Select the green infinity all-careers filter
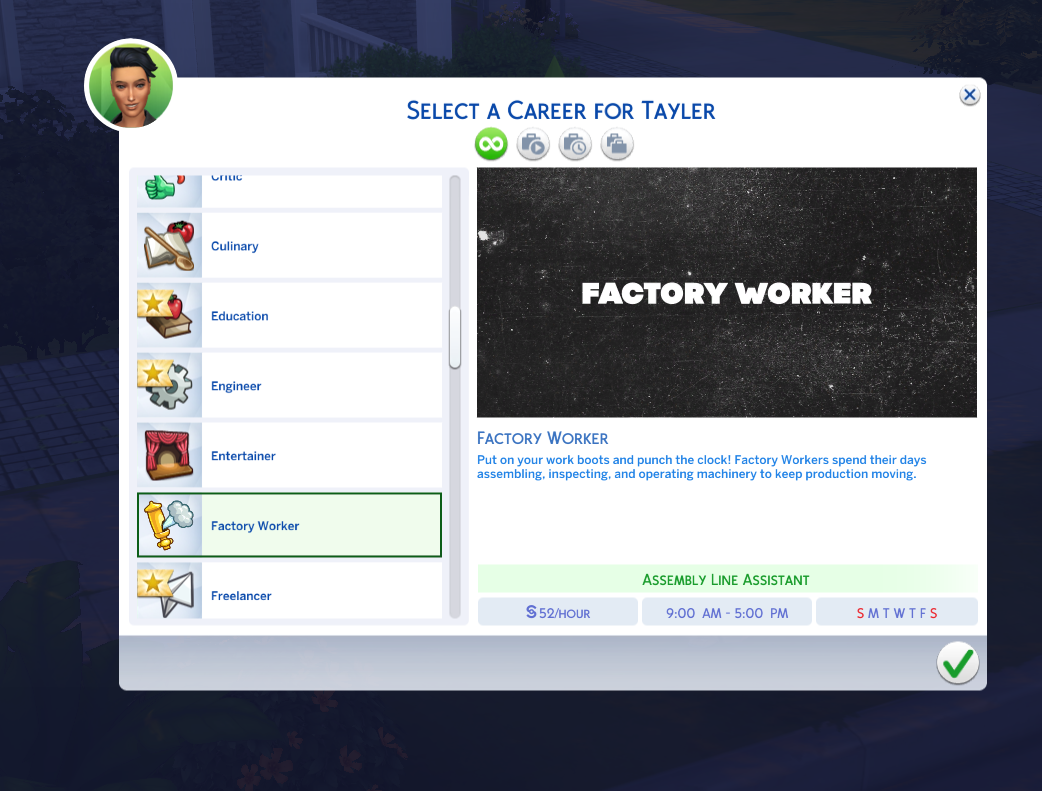This screenshot has width=1042, height=791. [491, 145]
